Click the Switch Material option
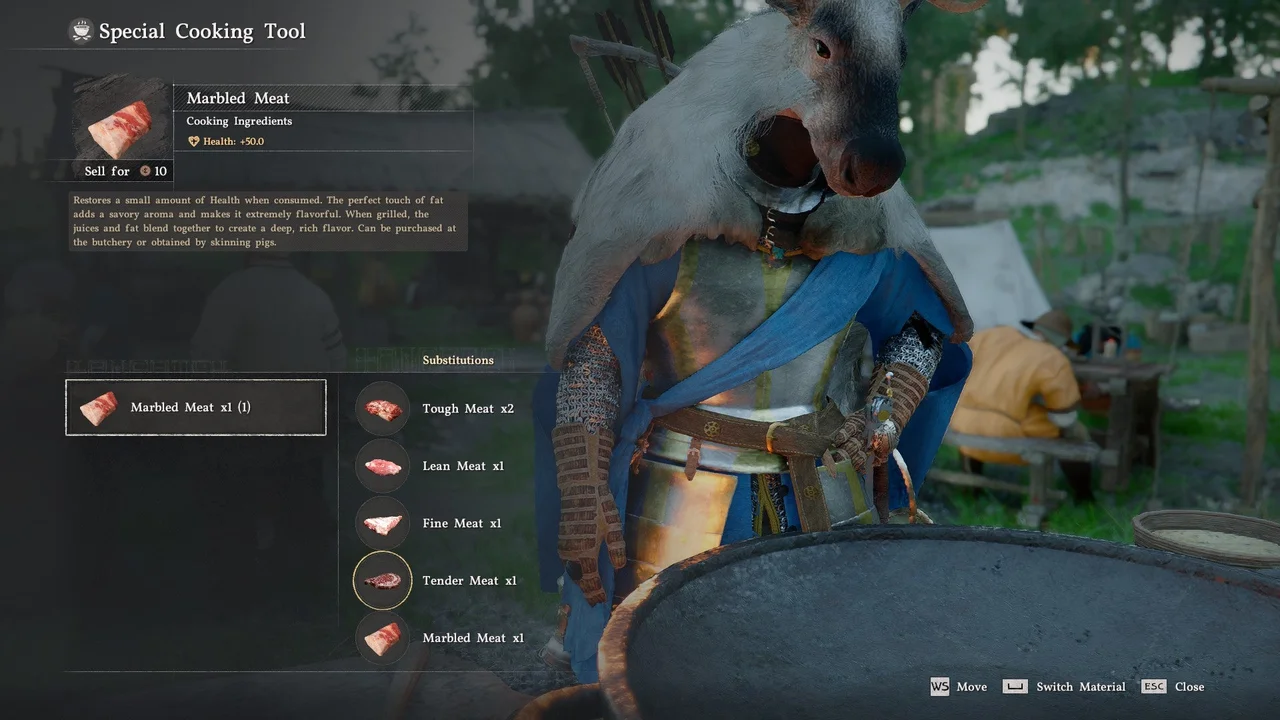Image resolution: width=1280 pixels, height=720 pixels. [1080, 687]
